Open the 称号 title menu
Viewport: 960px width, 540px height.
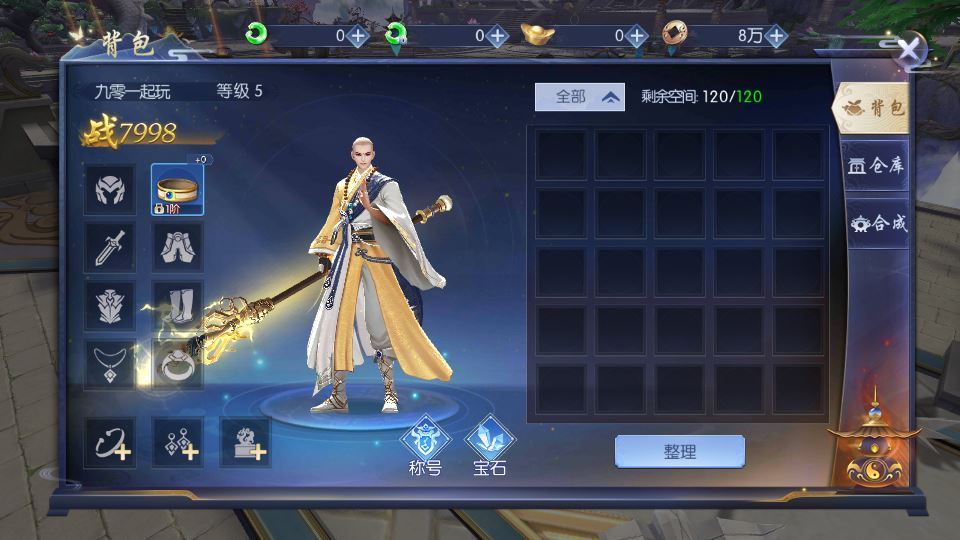tap(425, 445)
